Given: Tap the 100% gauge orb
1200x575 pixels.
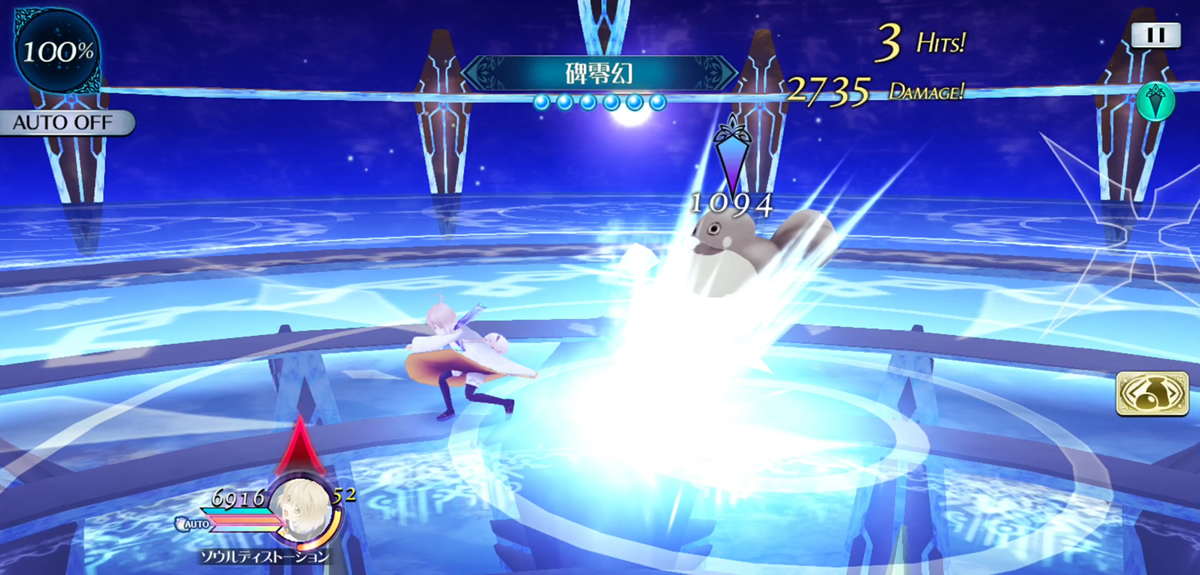Looking at the screenshot, I should [x=56, y=50].
